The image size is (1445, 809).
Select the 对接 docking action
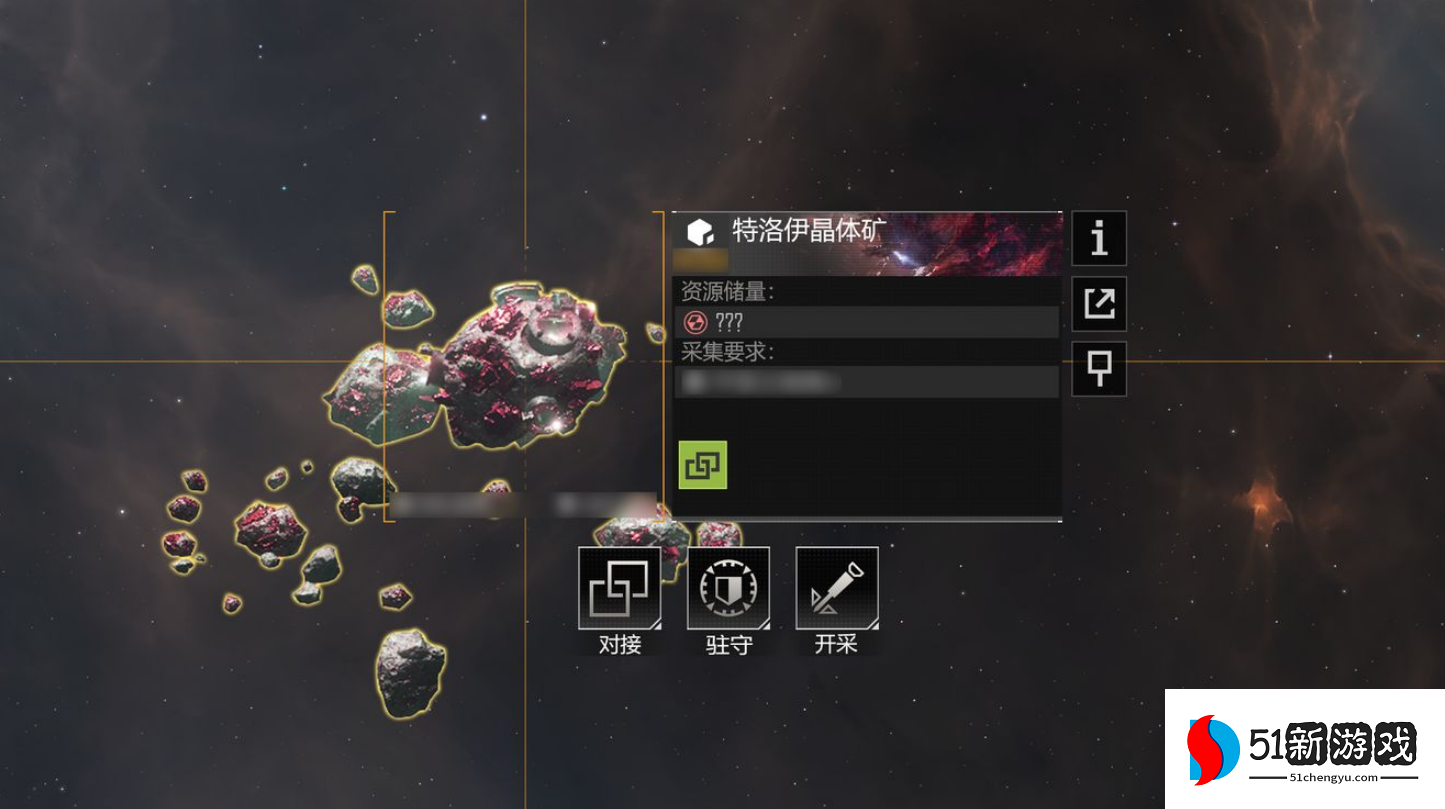click(x=620, y=588)
